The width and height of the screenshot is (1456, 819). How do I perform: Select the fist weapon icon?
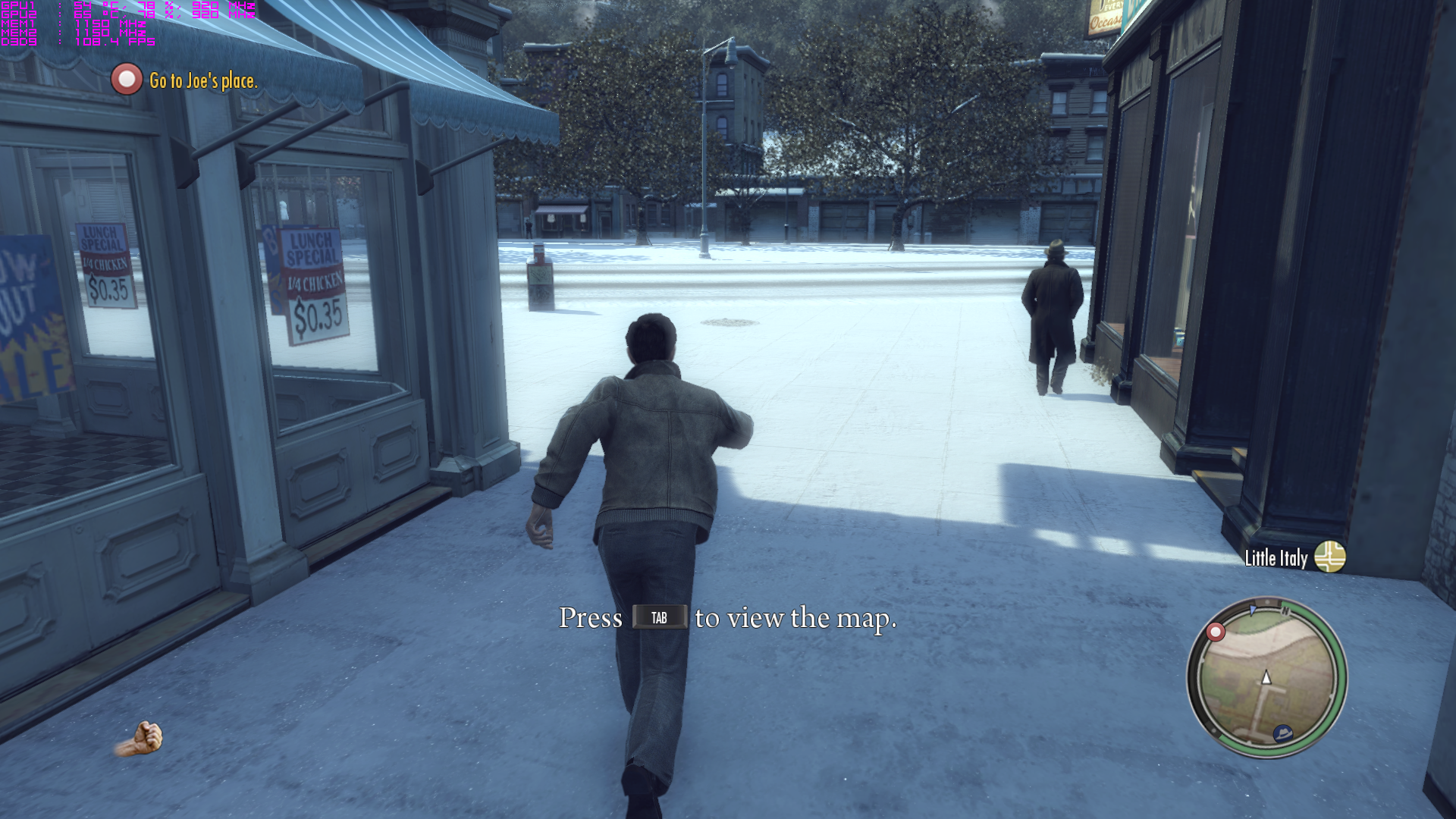point(141,739)
